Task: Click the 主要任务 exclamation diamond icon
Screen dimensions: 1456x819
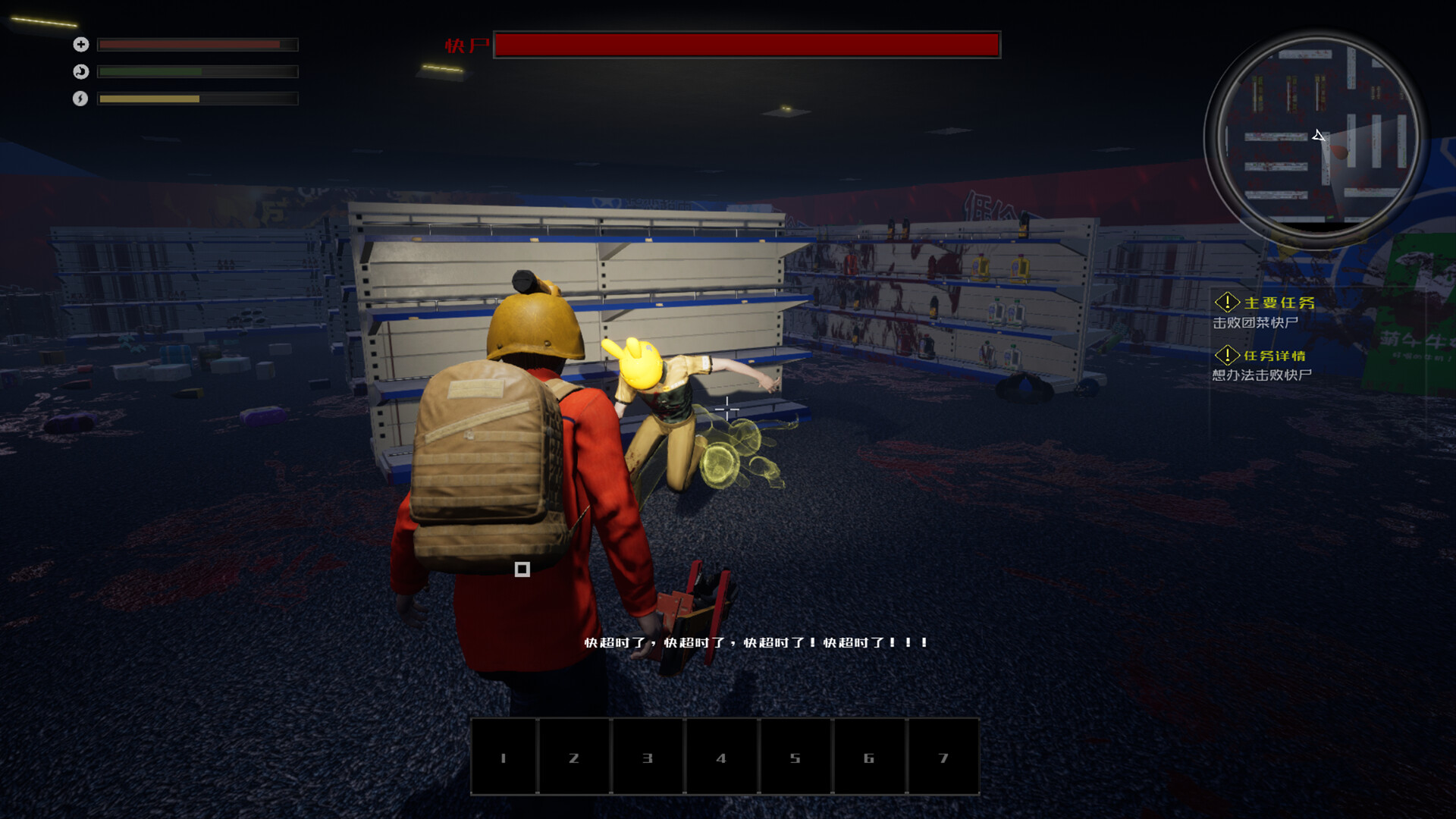Action: coord(1228,302)
